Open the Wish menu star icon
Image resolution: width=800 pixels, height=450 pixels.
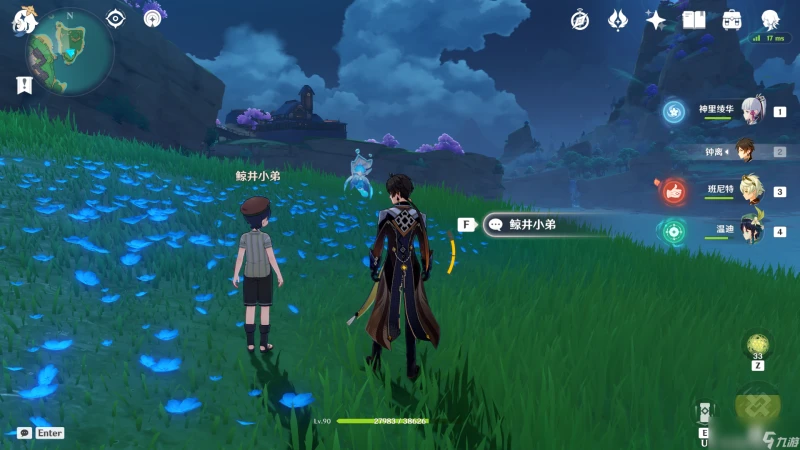(x=656, y=19)
